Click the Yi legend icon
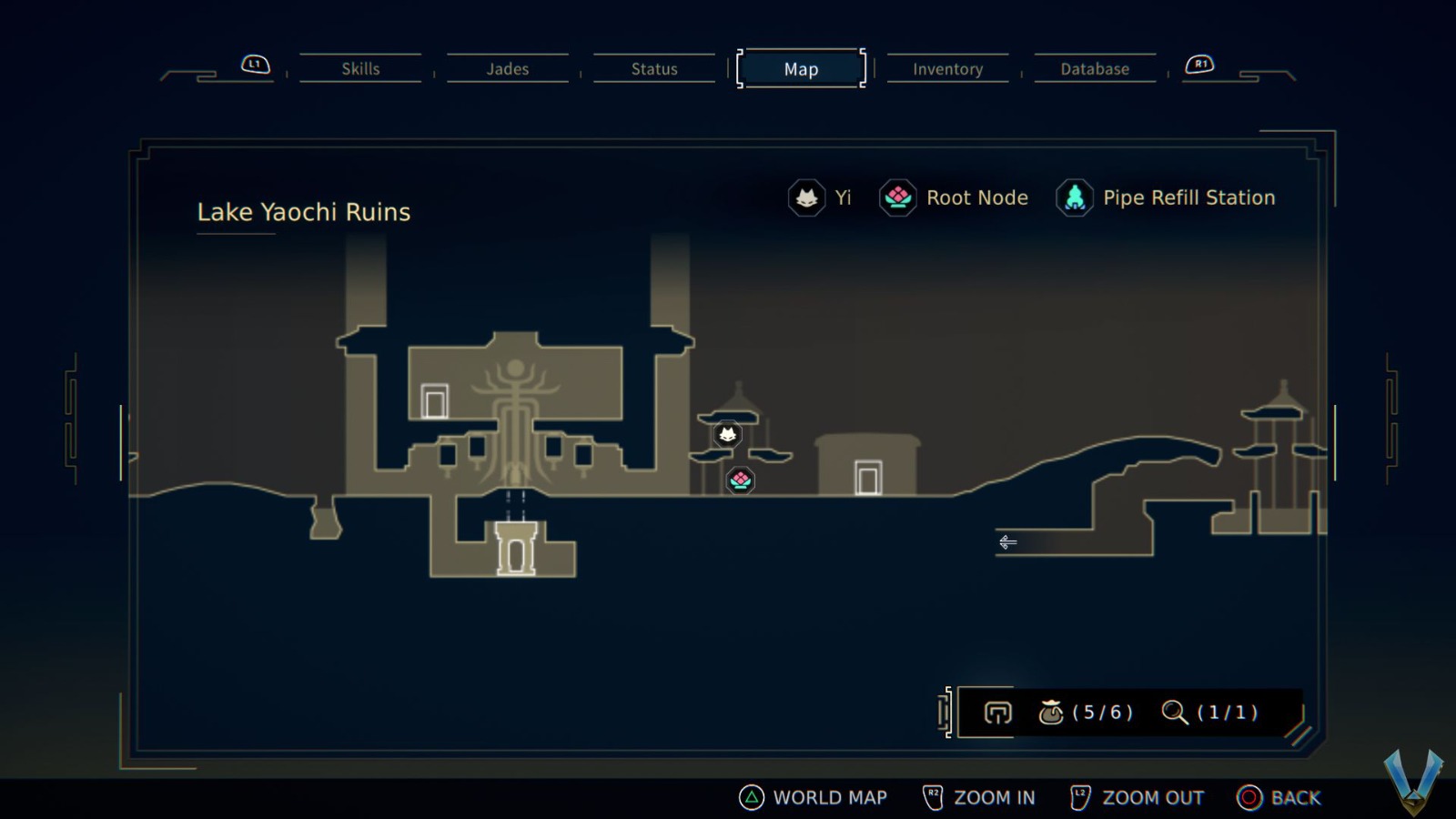Viewport: 1456px width, 819px height. click(806, 197)
